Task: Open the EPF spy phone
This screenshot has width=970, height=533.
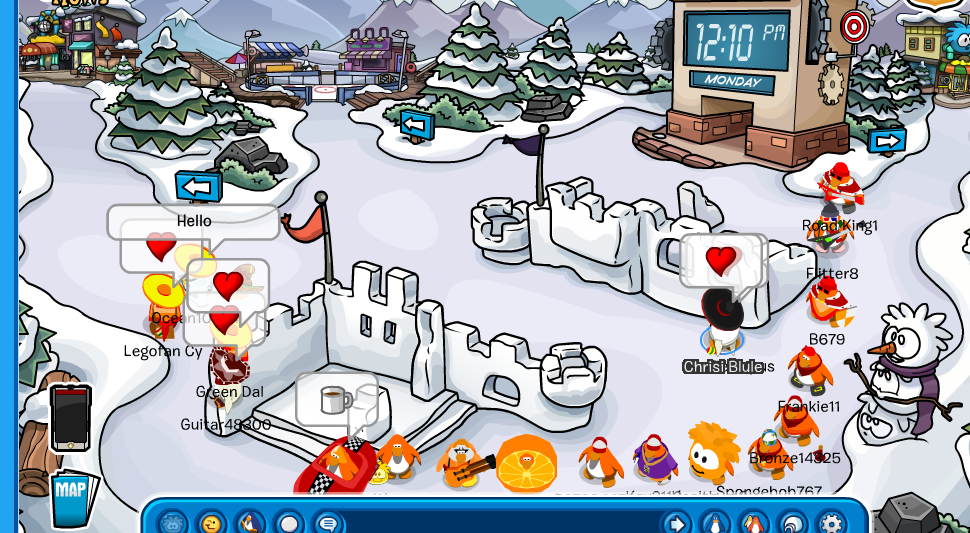Action: click(70, 417)
